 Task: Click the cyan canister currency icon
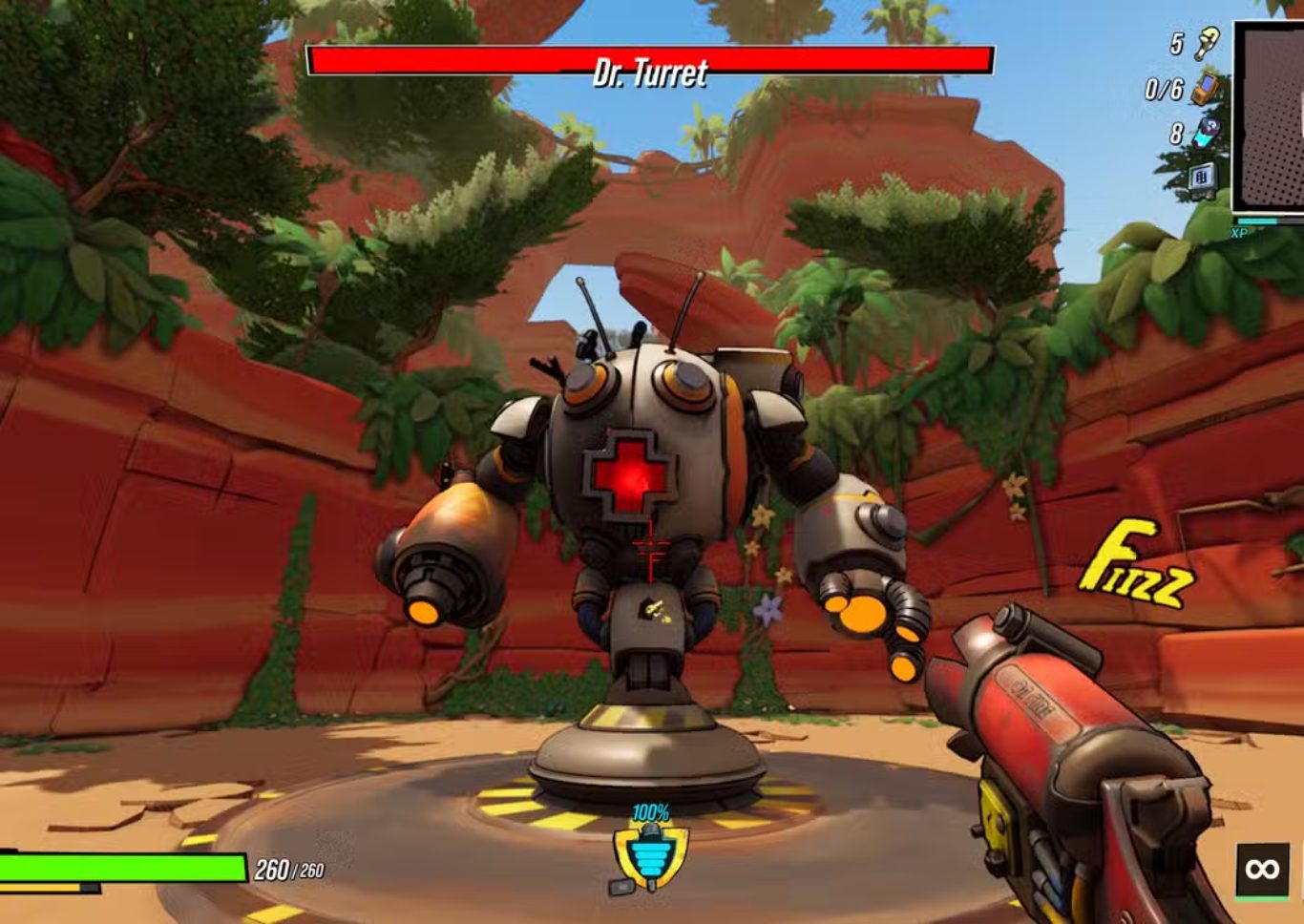tap(1208, 133)
